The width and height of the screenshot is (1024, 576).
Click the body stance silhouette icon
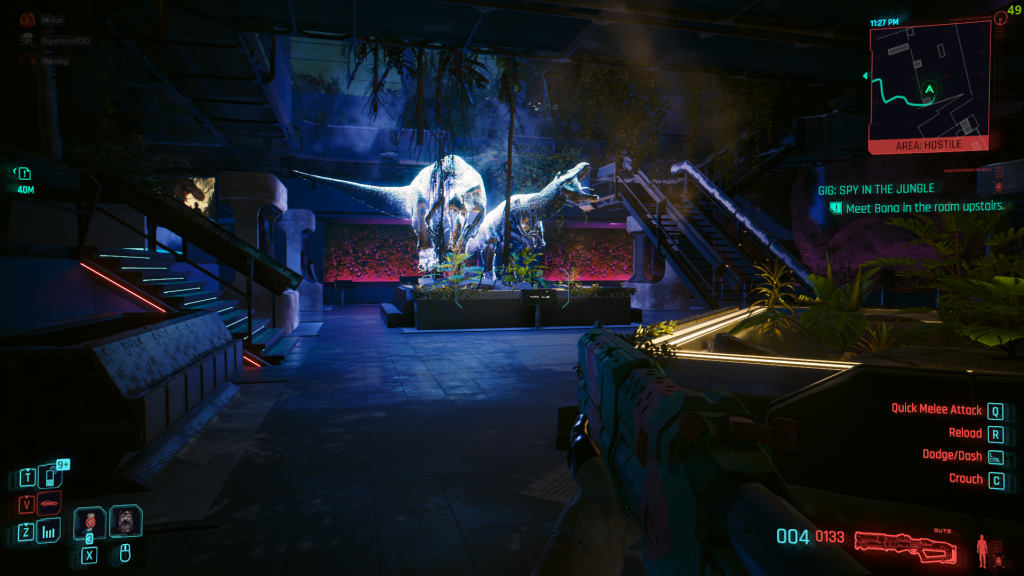pos(983,548)
